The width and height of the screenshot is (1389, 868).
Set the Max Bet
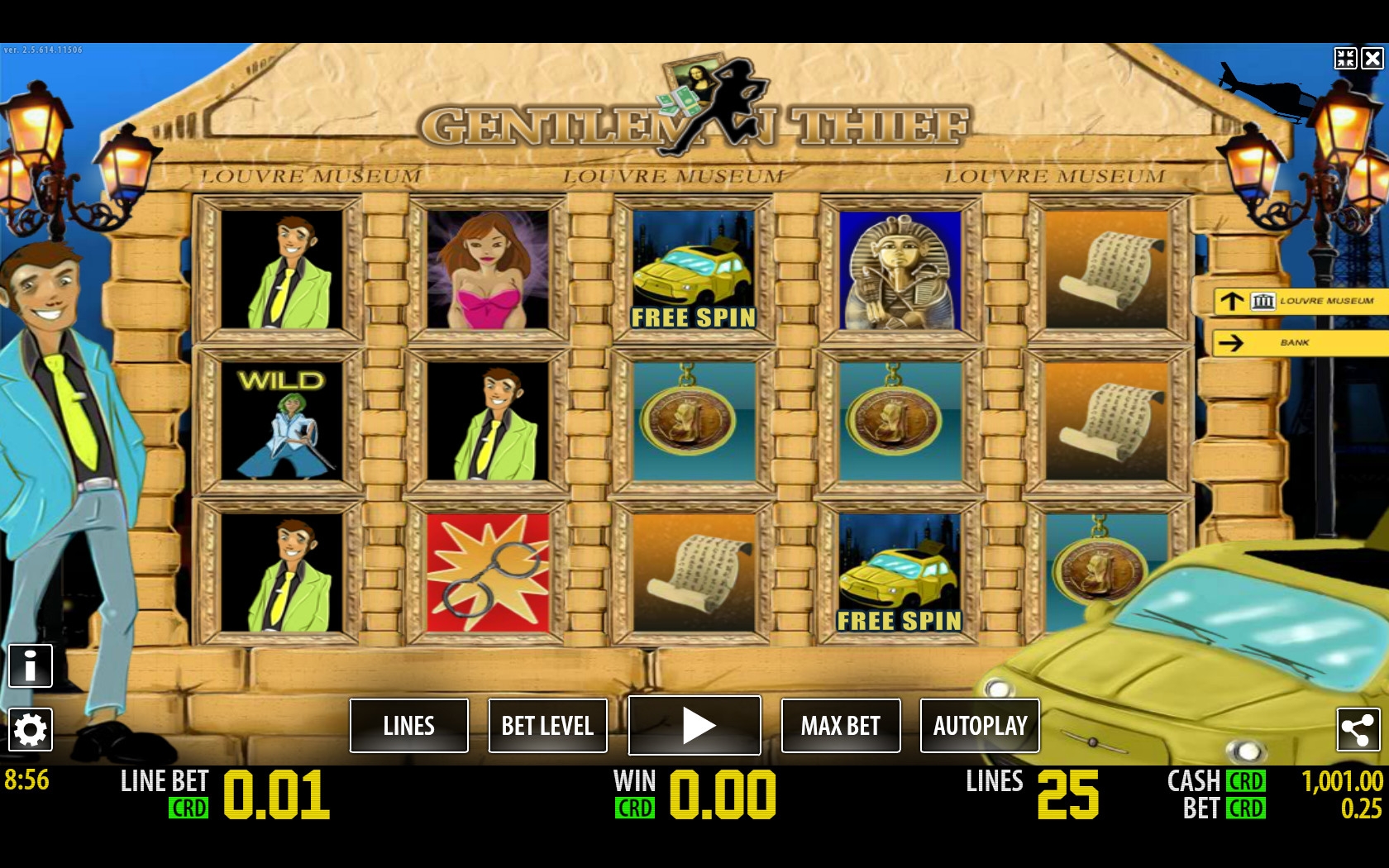tap(841, 726)
